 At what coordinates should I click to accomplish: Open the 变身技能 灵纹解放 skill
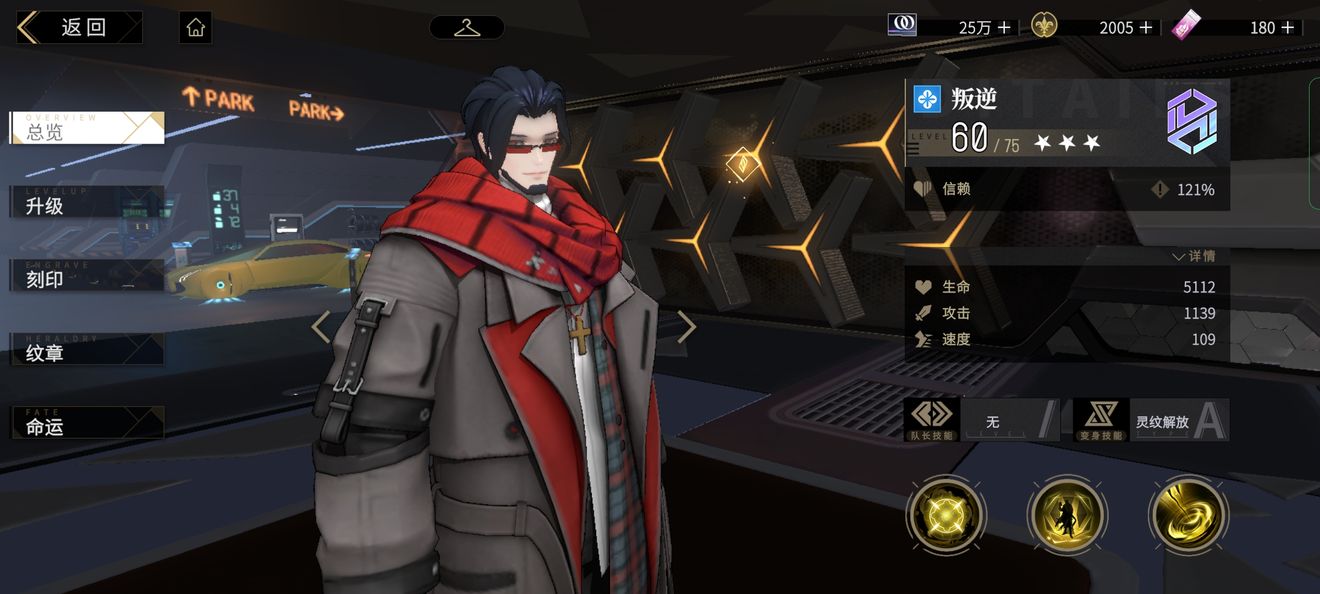tap(1151, 421)
